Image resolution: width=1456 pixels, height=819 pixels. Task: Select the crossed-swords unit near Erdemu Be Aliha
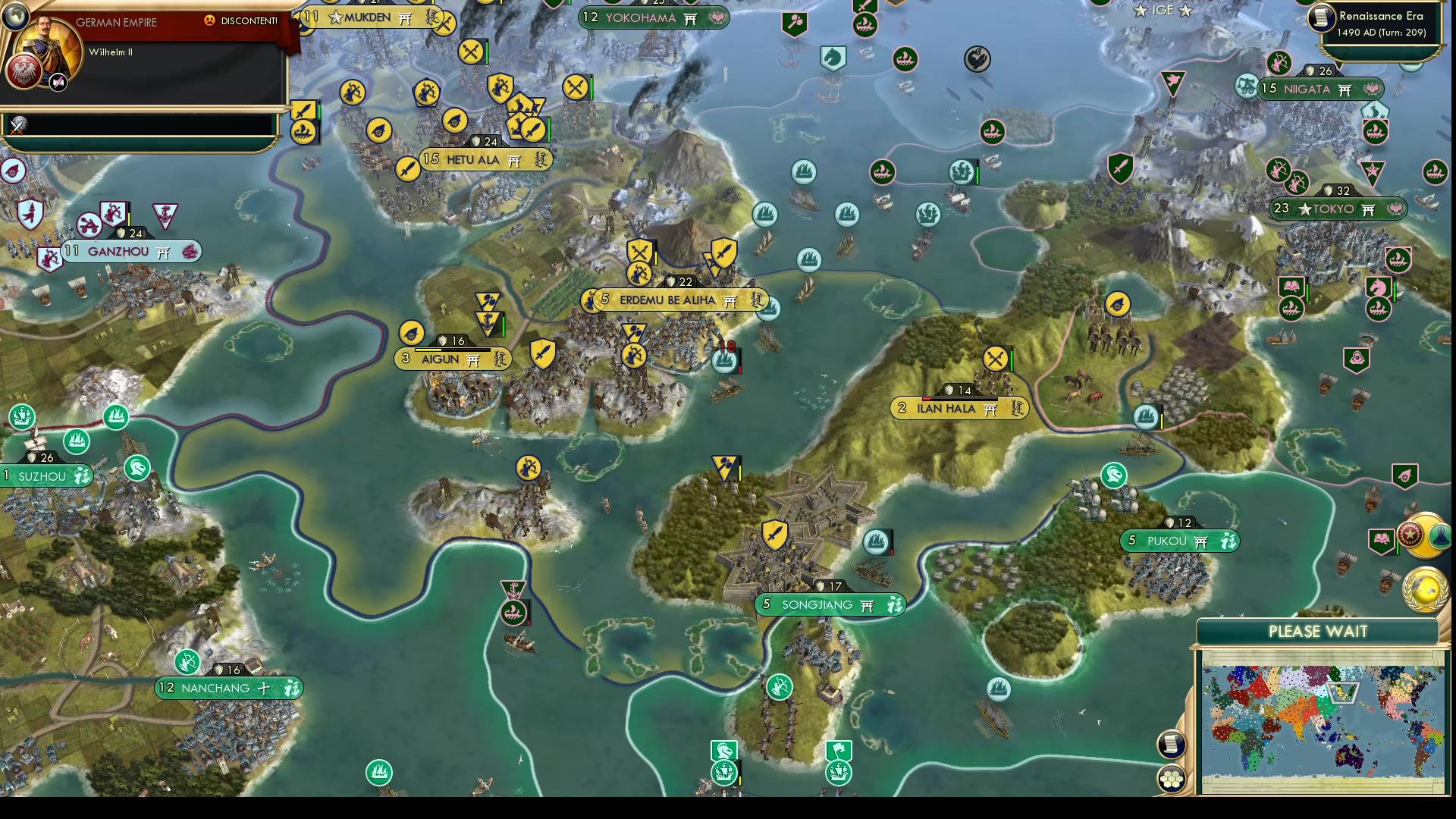point(639,251)
